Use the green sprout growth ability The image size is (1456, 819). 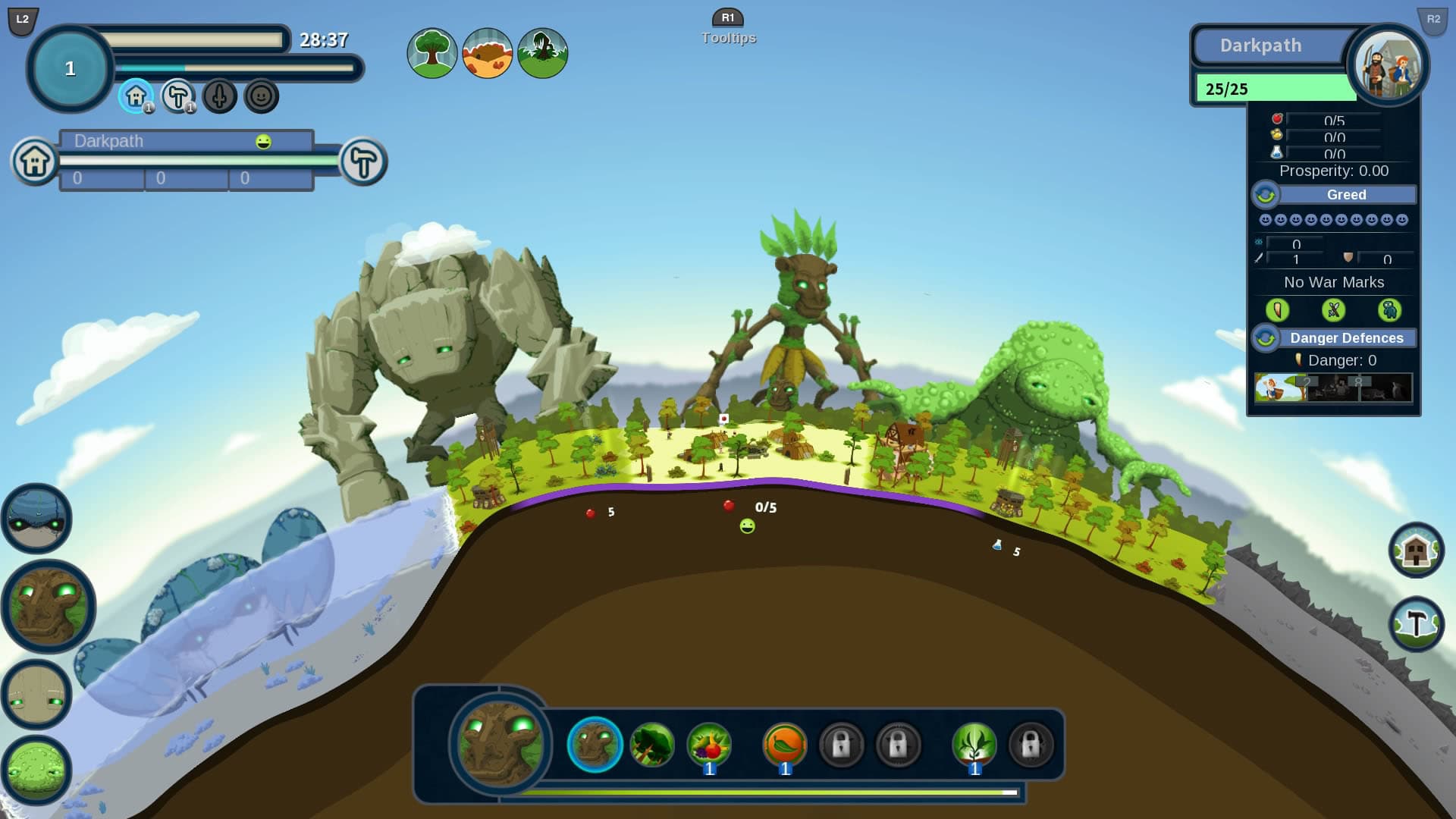pyautogui.click(x=974, y=745)
